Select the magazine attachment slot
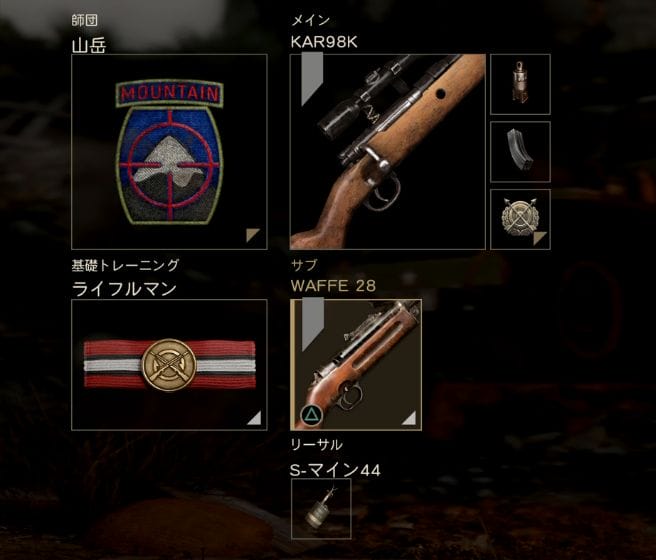The height and width of the screenshot is (560, 656). click(520, 152)
